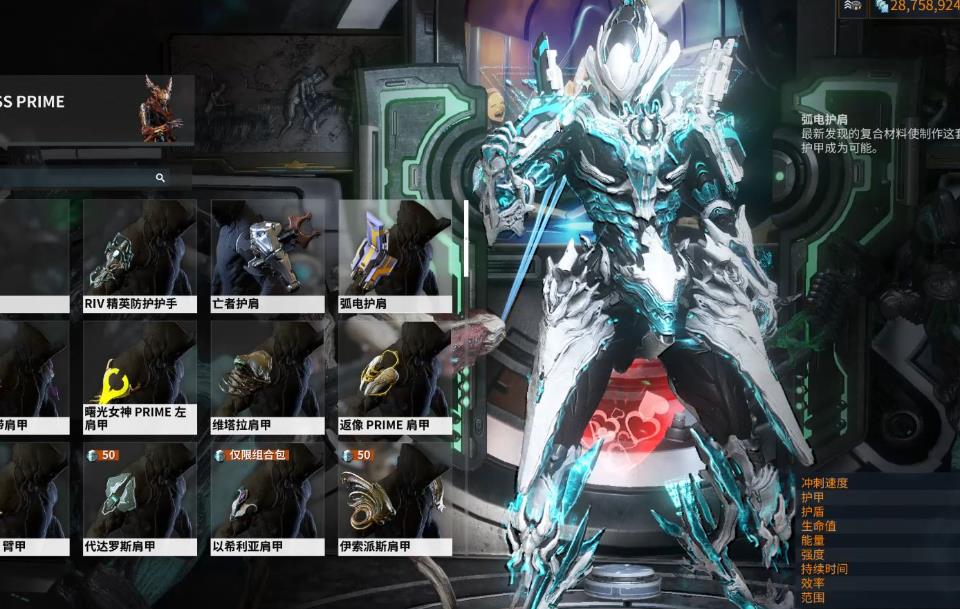Choose the 伊索派斯肩甲 shoulder armor
This screenshot has height=609, width=960.
pyautogui.click(x=394, y=499)
